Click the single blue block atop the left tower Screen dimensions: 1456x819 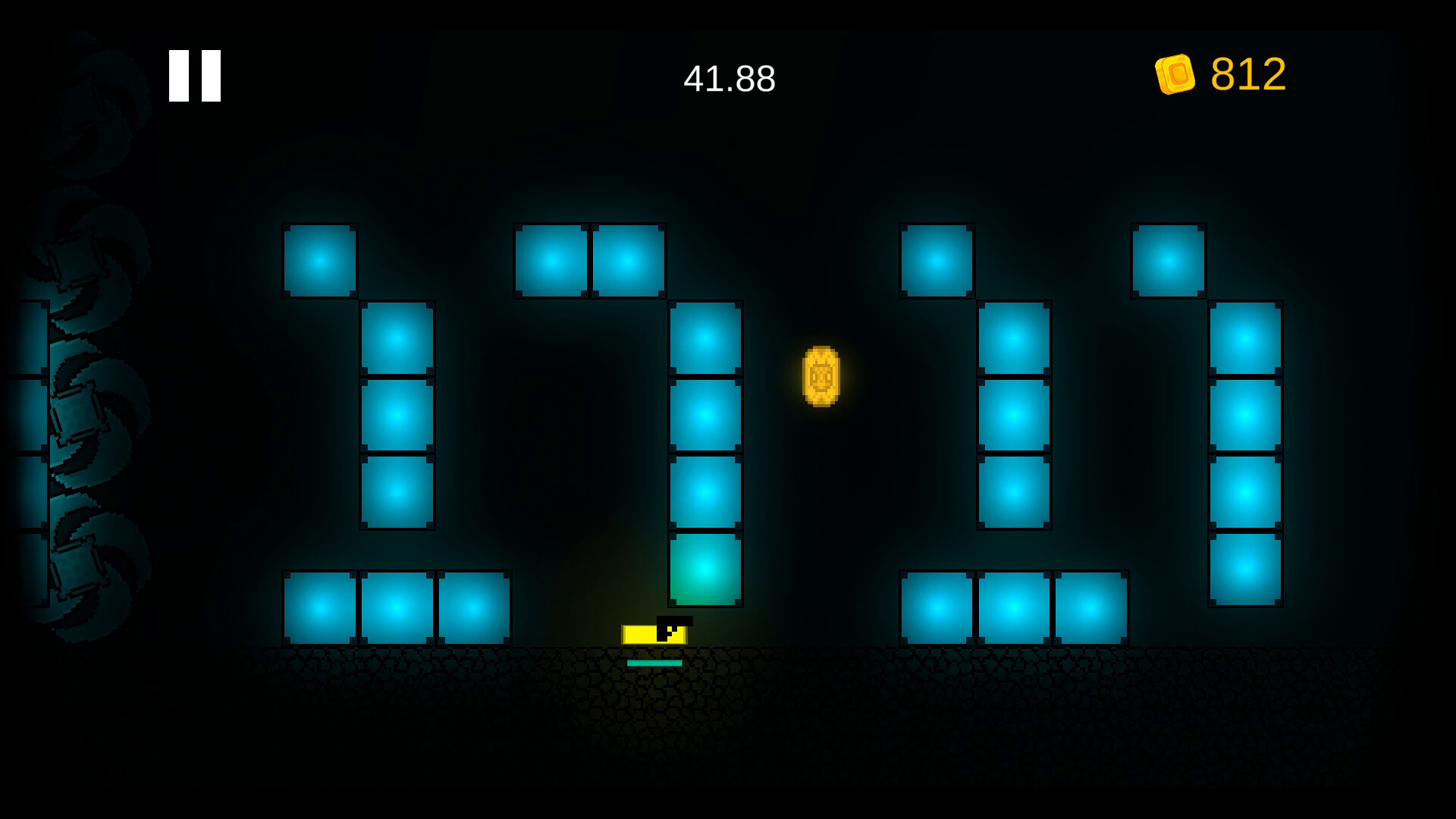pos(318,260)
